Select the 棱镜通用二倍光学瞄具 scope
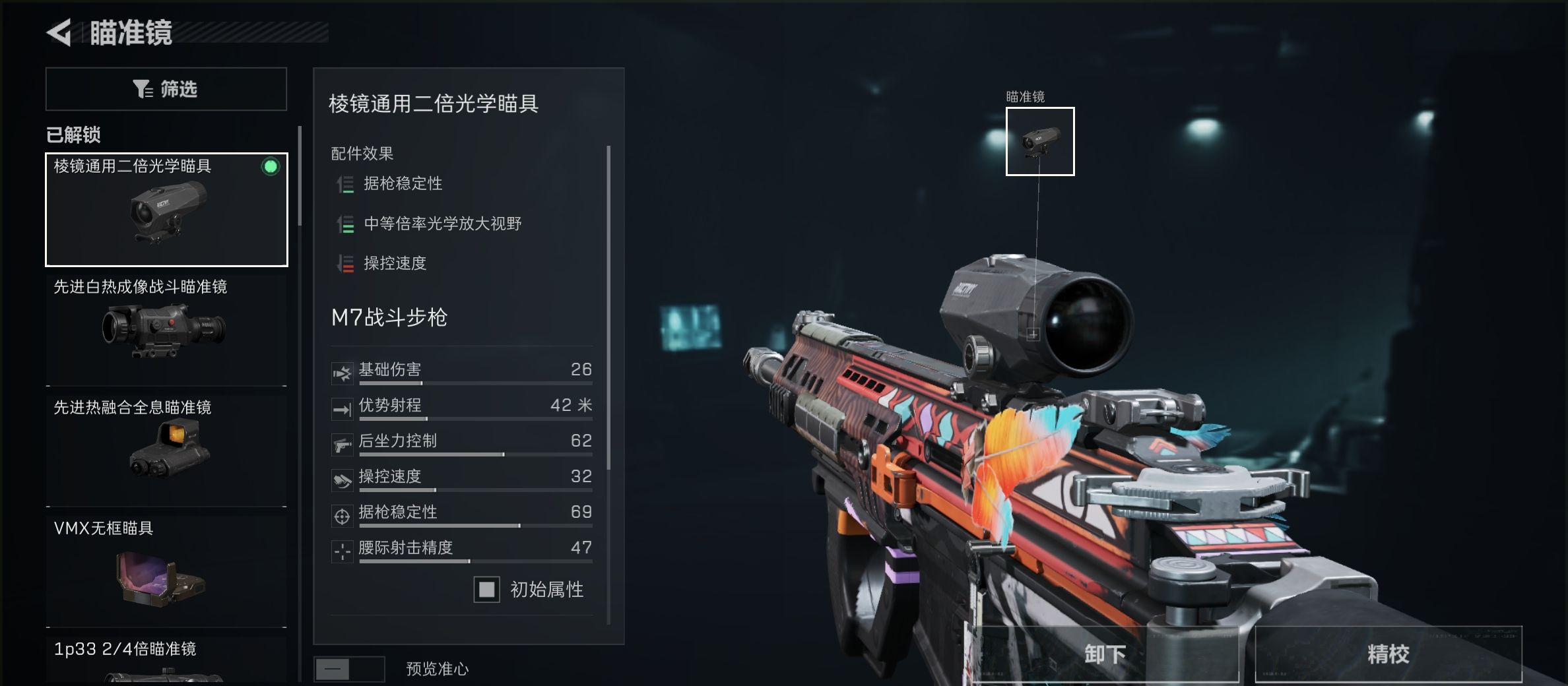The height and width of the screenshot is (686, 1568). 166,210
